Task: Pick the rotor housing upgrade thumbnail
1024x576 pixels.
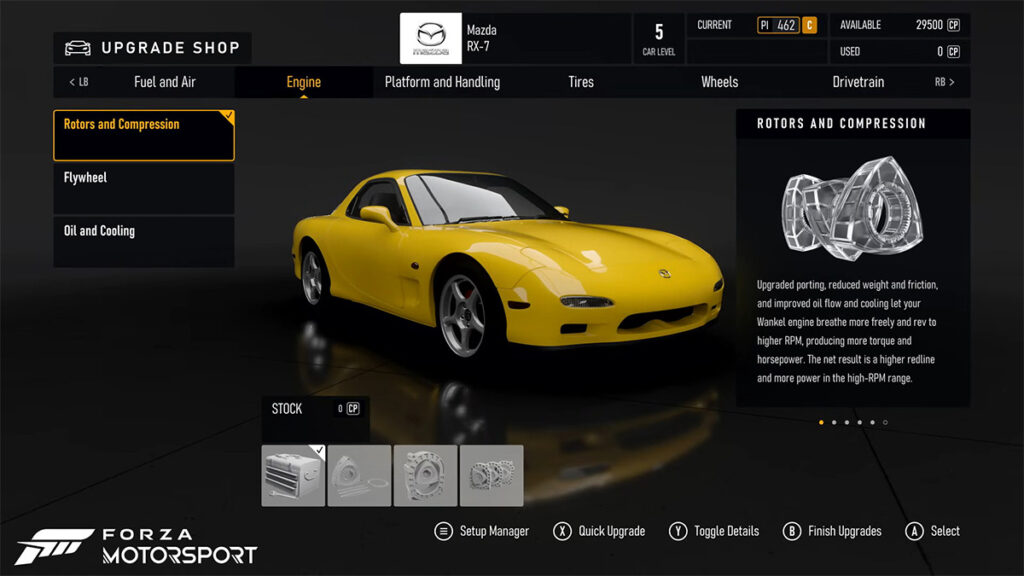Action: pos(425,476)
